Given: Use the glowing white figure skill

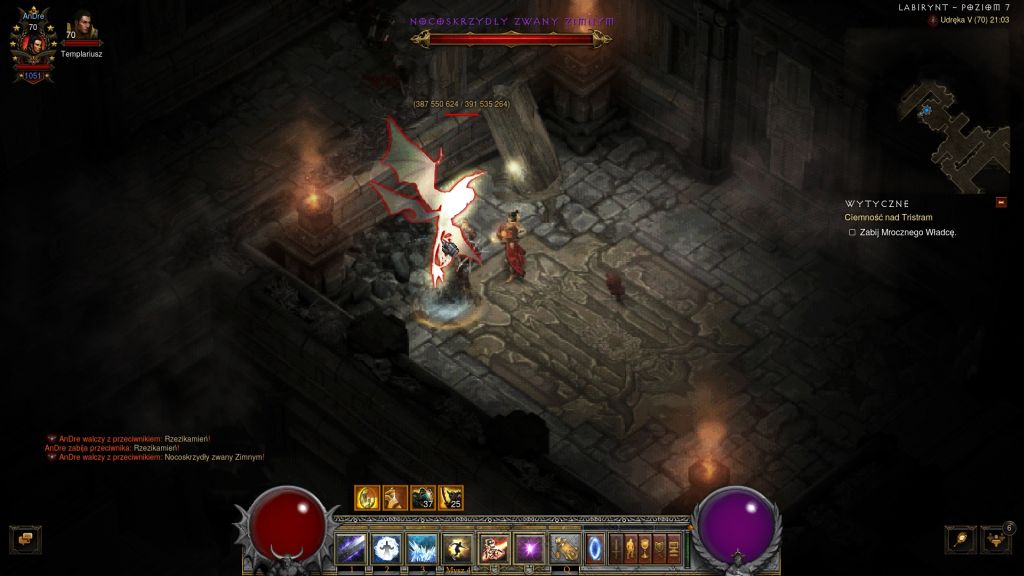Looking at the screenshot, I should coord(385,548).
